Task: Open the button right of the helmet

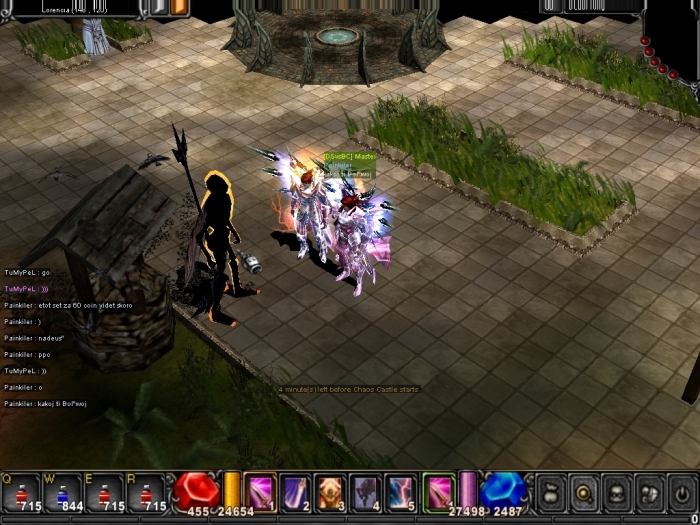Action: point(649,492)
